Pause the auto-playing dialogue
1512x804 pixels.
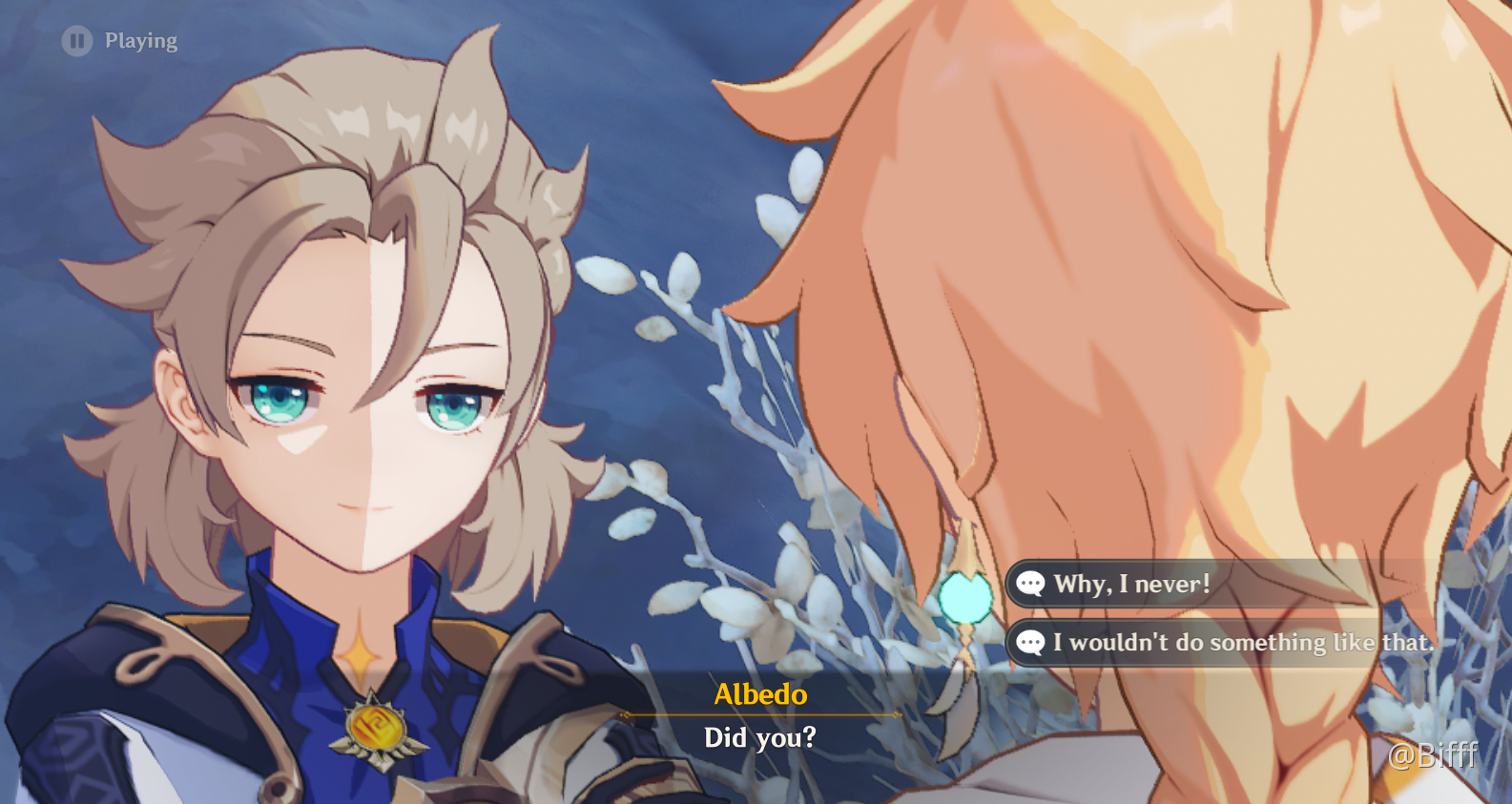(x=77, y=41)
